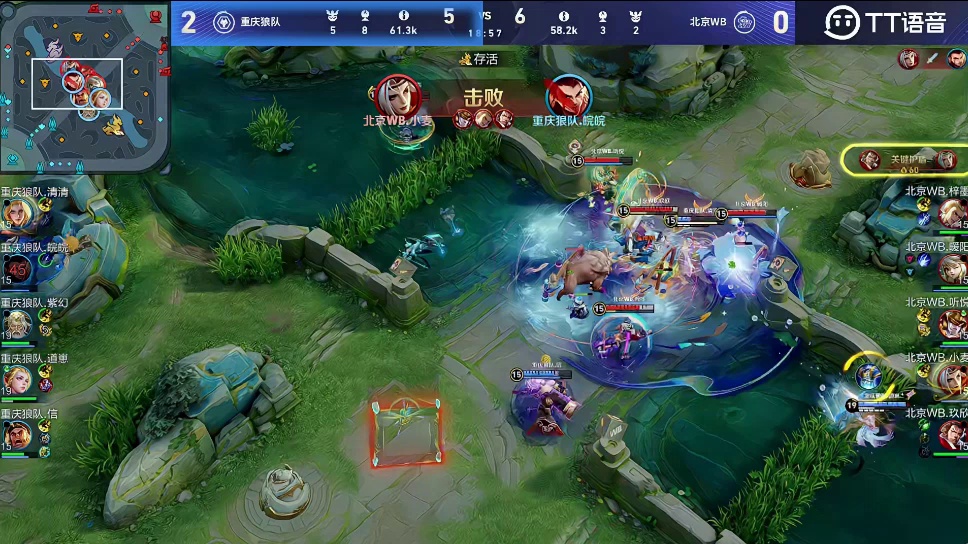Screen dimensions: 968x544
Task: Pick 重庆狼队.信's hero portrait
Action: 18,435
